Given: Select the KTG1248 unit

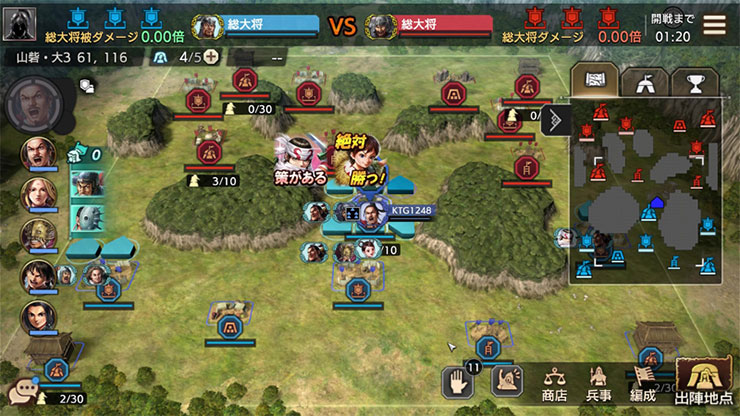Looking at the screenshot, I should pyautogui.click(x=372, y=212).
